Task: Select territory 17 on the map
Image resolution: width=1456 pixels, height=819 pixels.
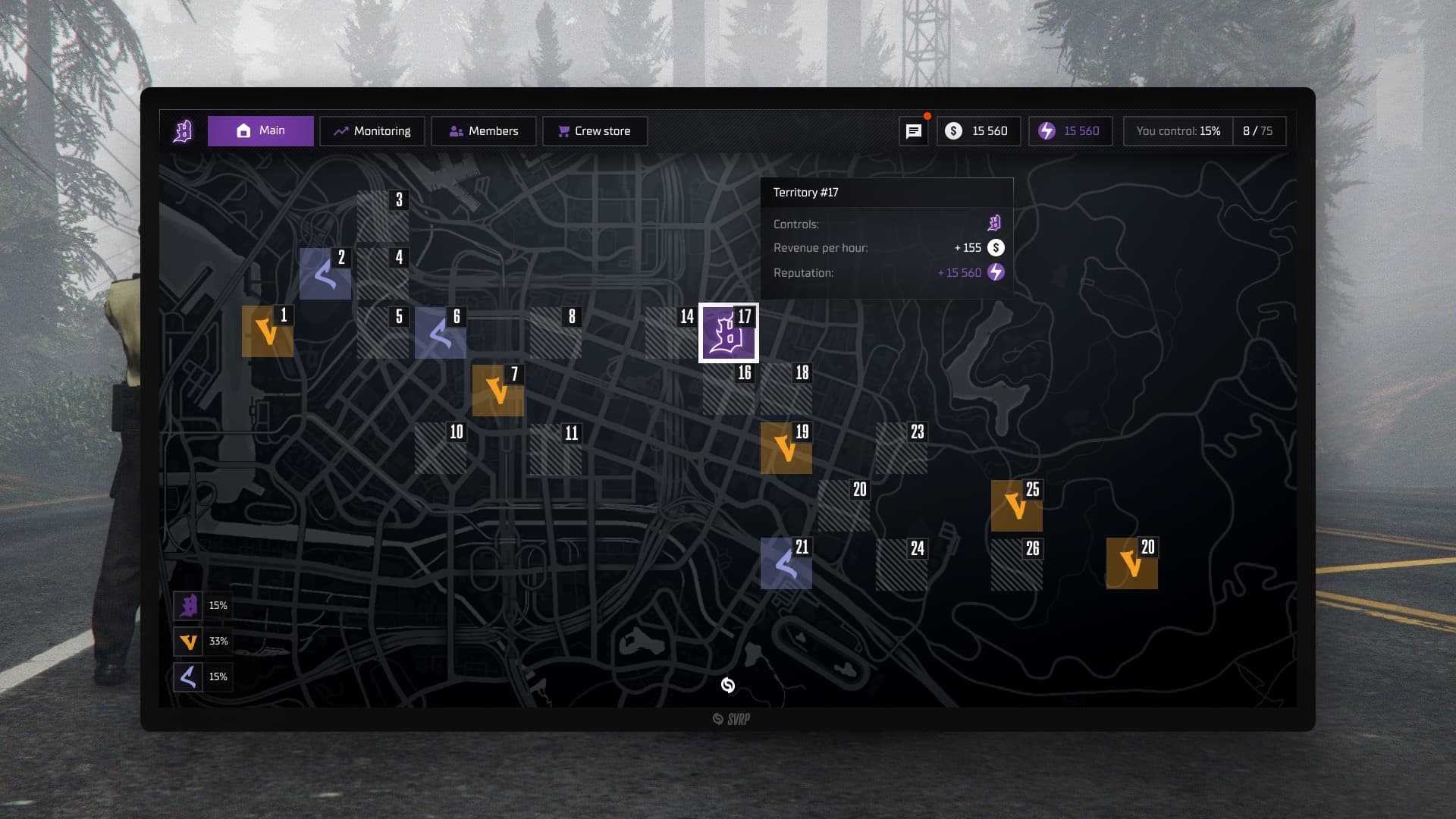Action: (728, 333)
